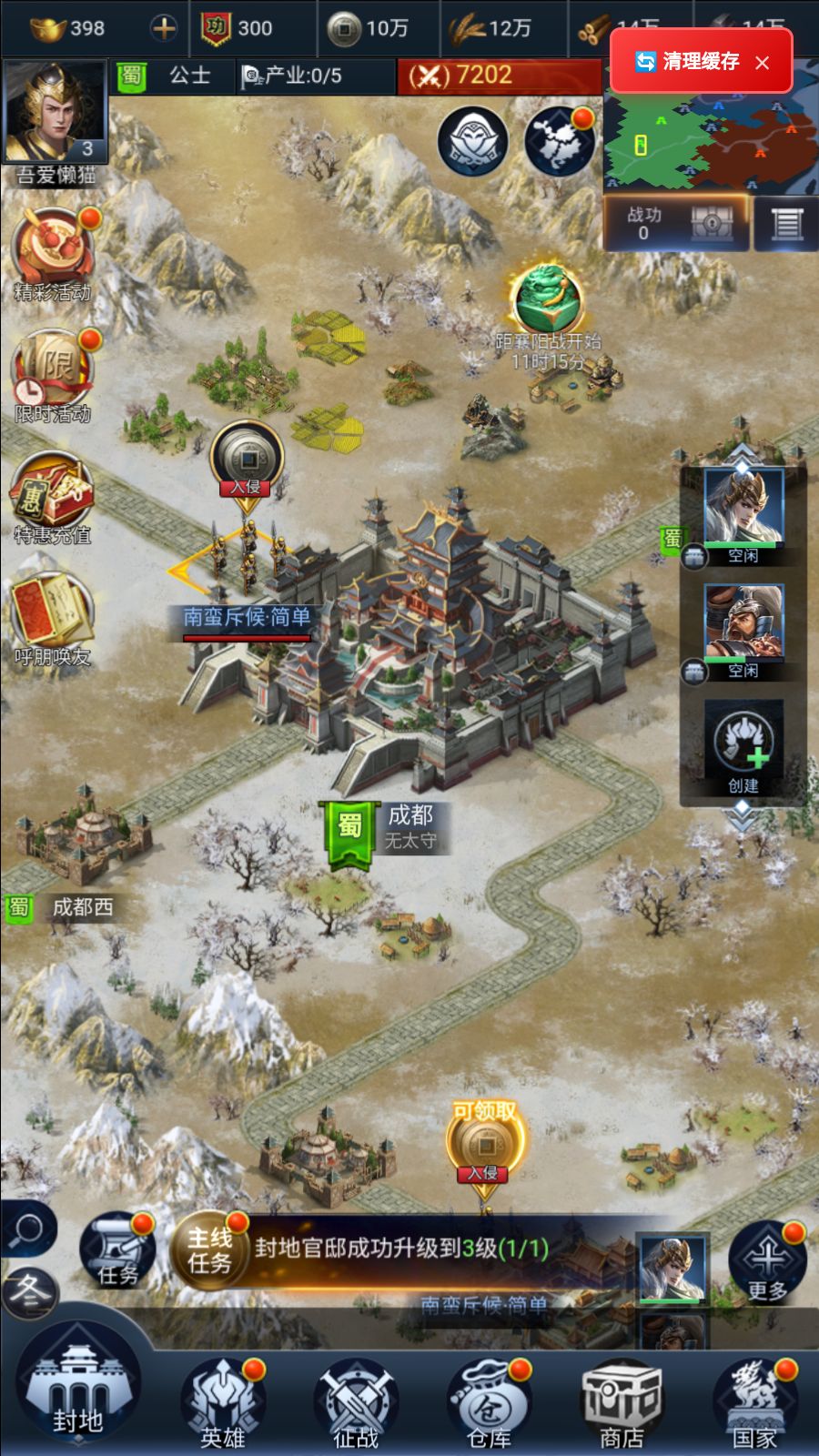Open the 征战 campaign tab

point(356,1401)
